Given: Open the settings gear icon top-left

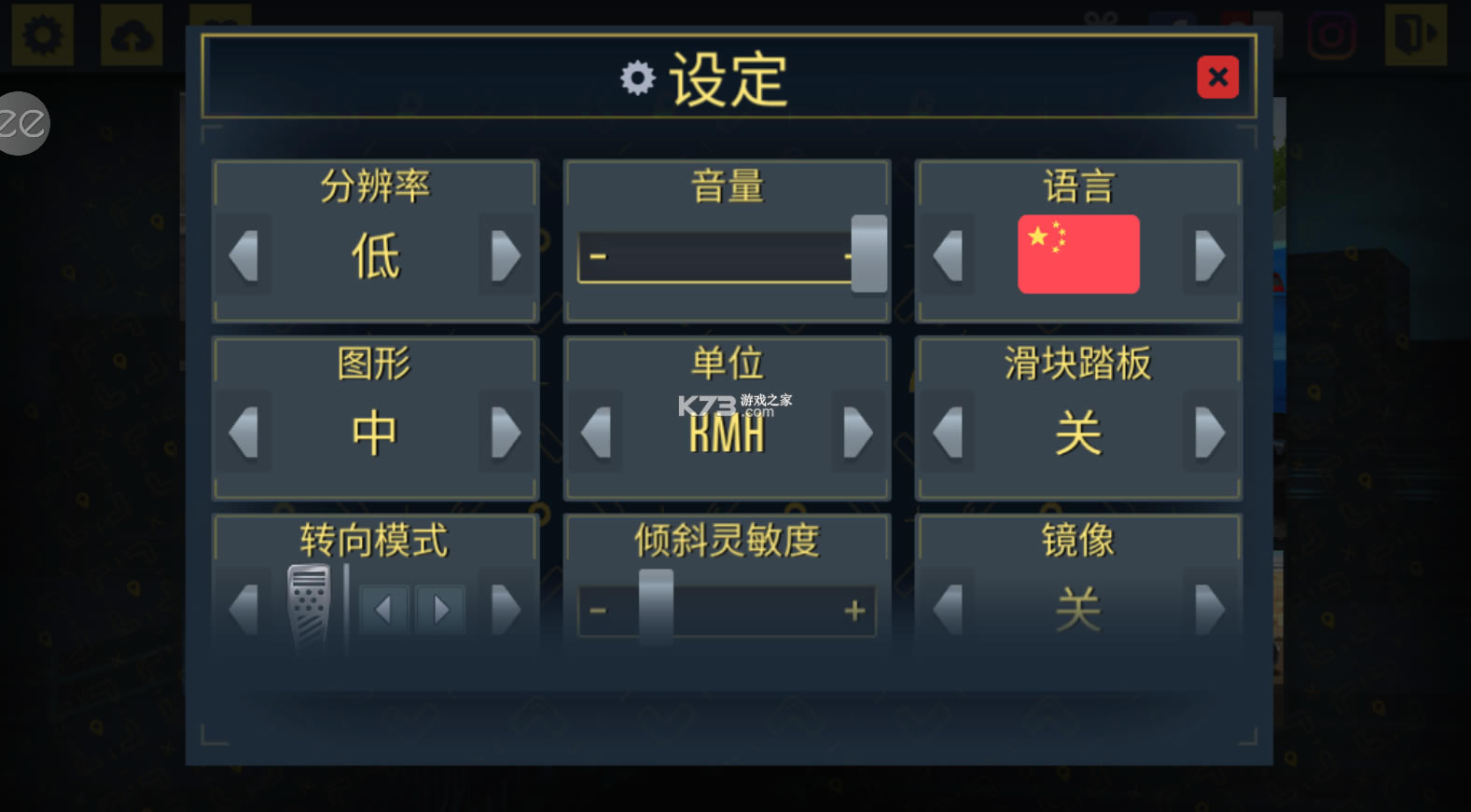Looking at the screenshot, I should pos(42,34).
